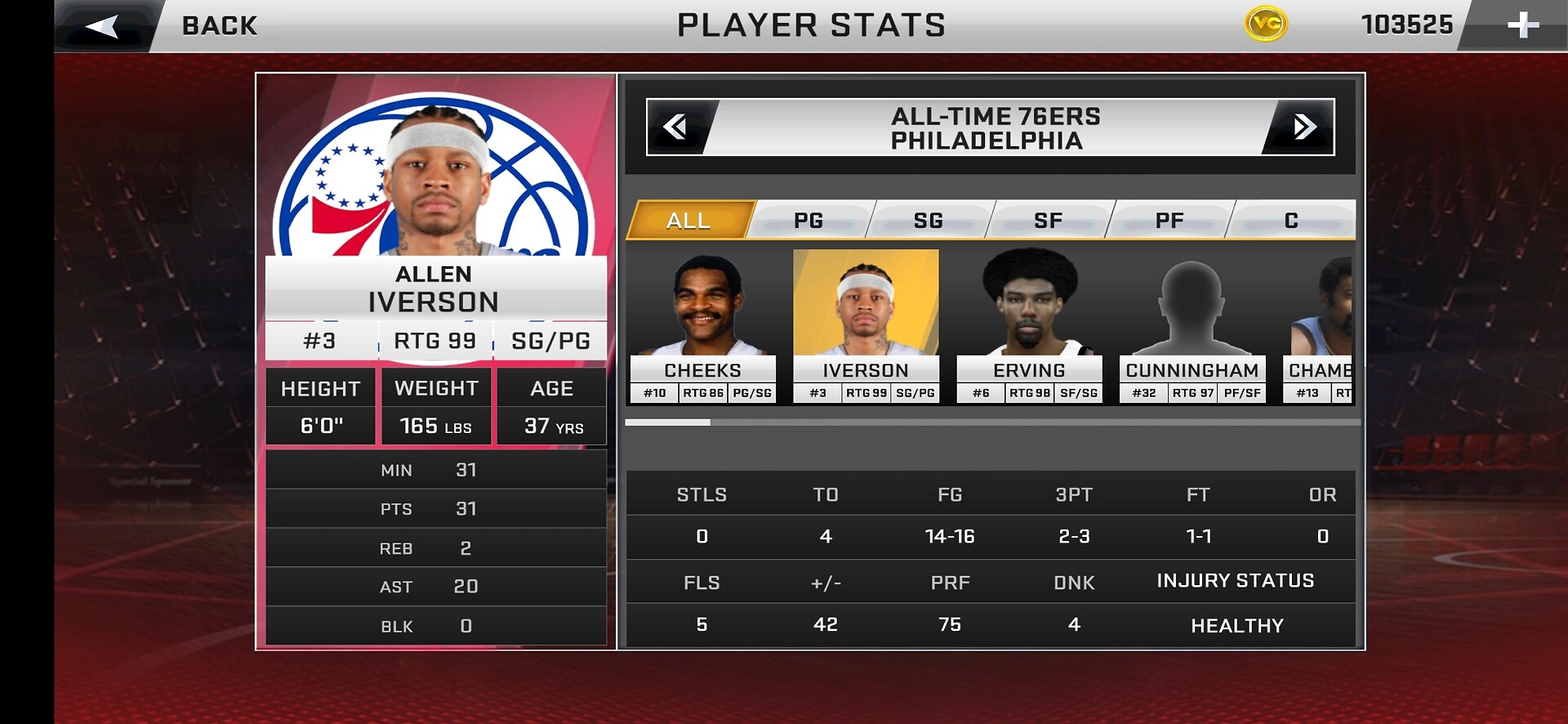Switch to the next team with right arrow
The height and width of the screenshot is (724, 1568).
pyautogui.click(x=1303, y=127)
